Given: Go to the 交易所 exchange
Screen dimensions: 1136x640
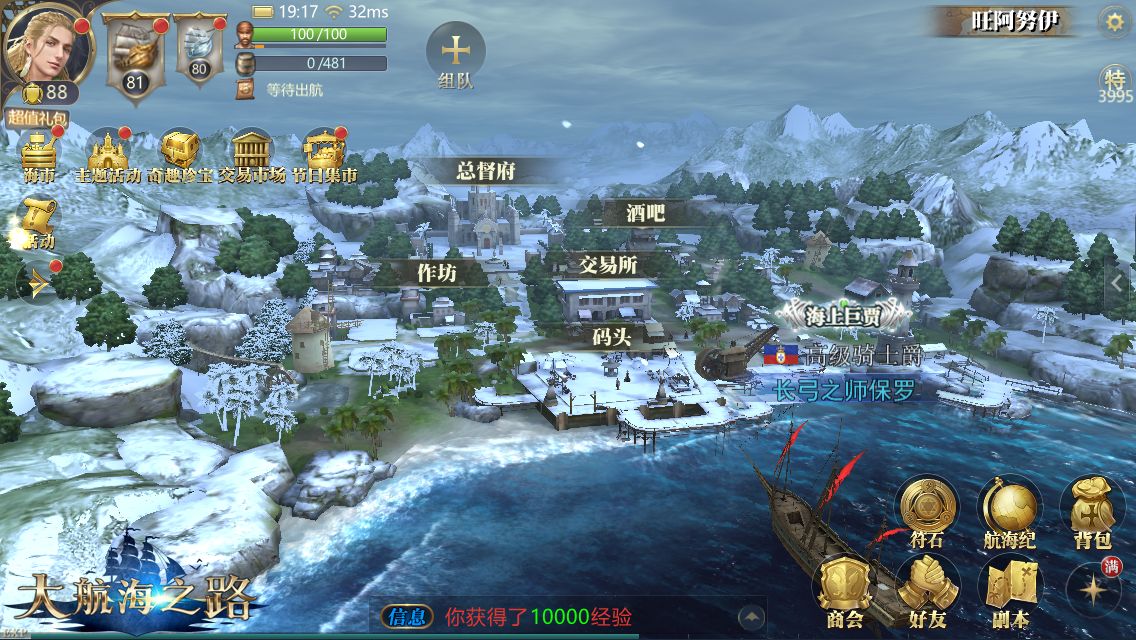Looking at the screenshot, I should (609, 265).
